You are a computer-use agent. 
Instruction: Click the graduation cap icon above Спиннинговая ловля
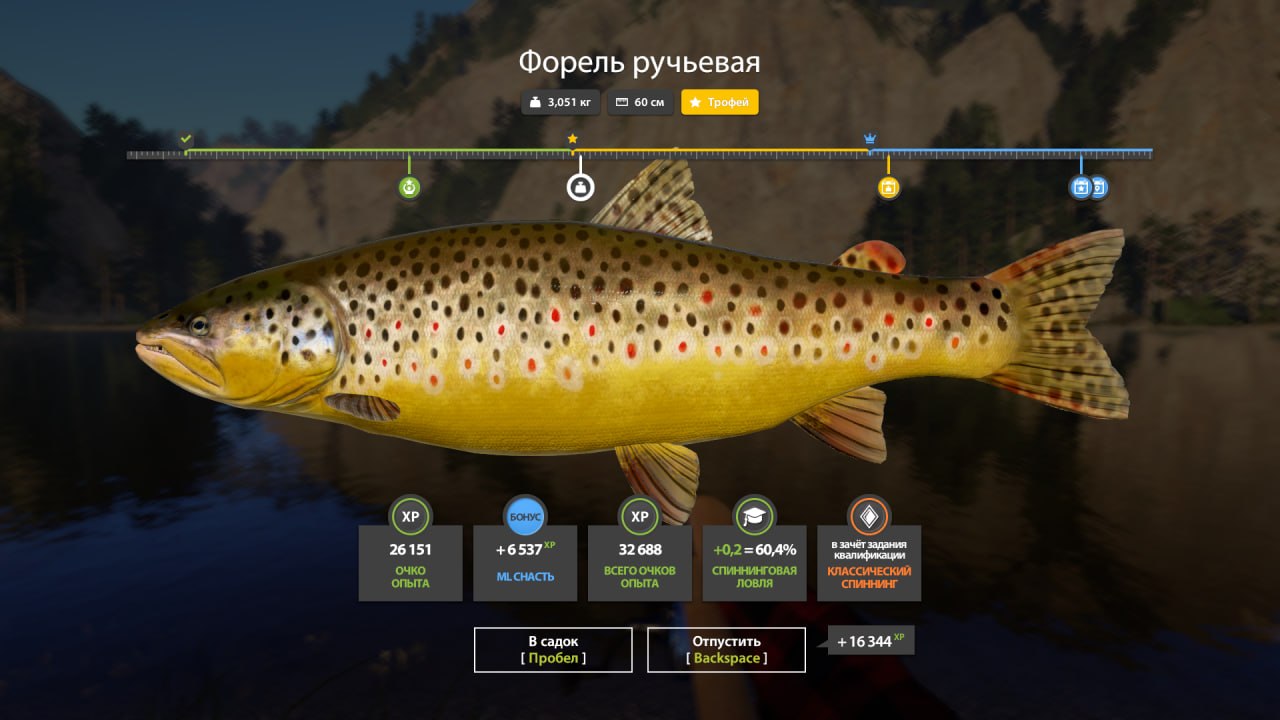pyautogui.click(x=753, y=517)
